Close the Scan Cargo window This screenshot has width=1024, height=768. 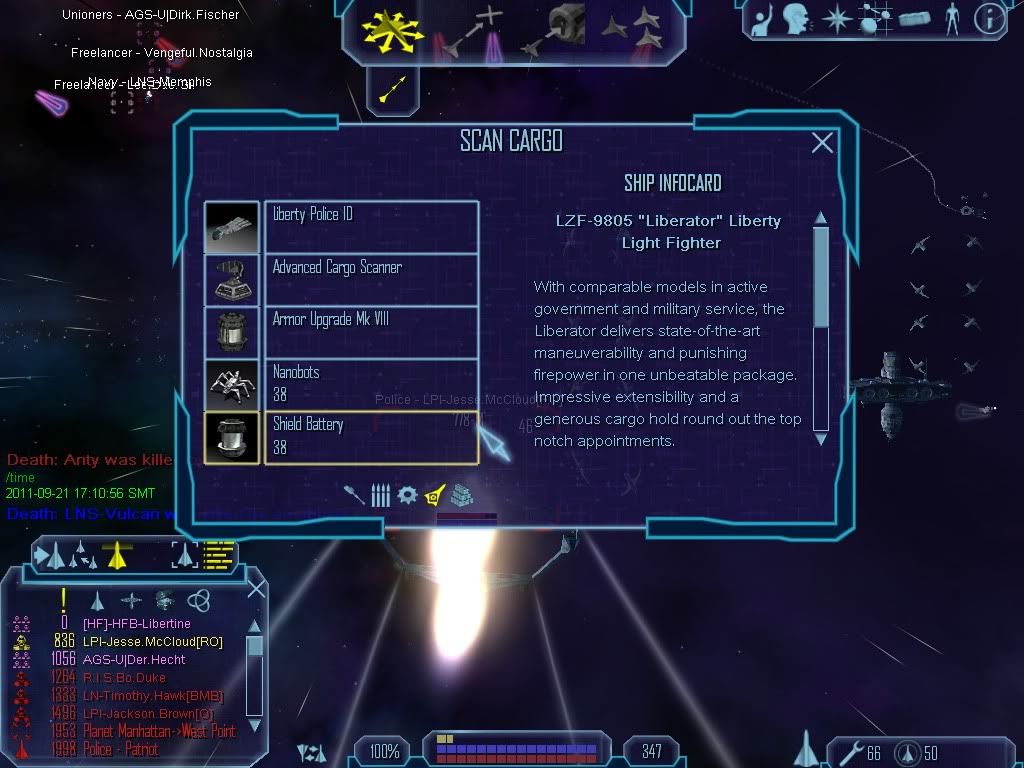tap(822, 143)
